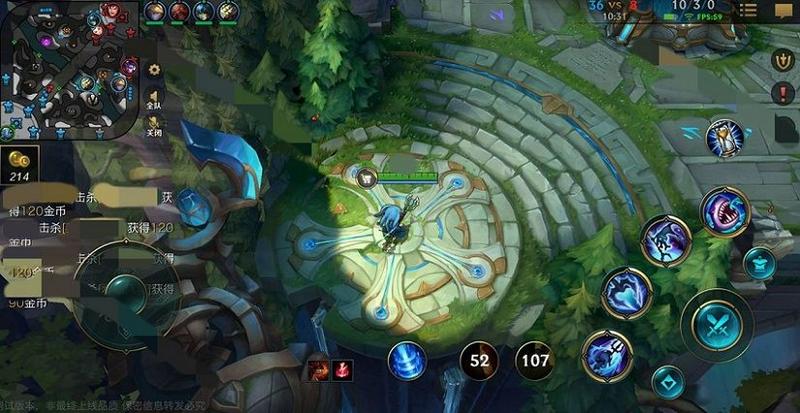Activate the ability below the shark ultimate

[x=666, y=241]
